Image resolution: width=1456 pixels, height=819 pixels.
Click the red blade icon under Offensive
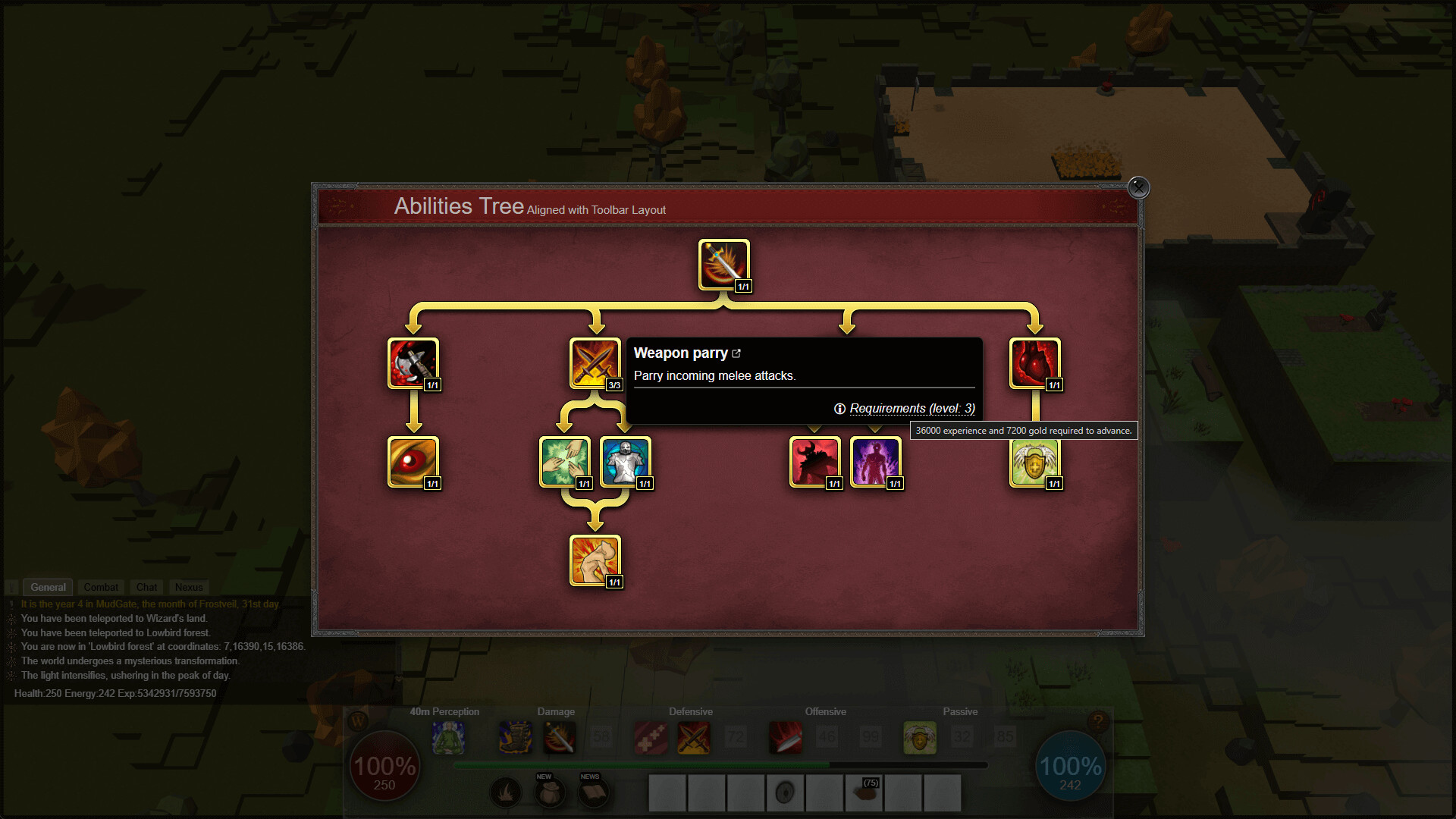point(786,737)
